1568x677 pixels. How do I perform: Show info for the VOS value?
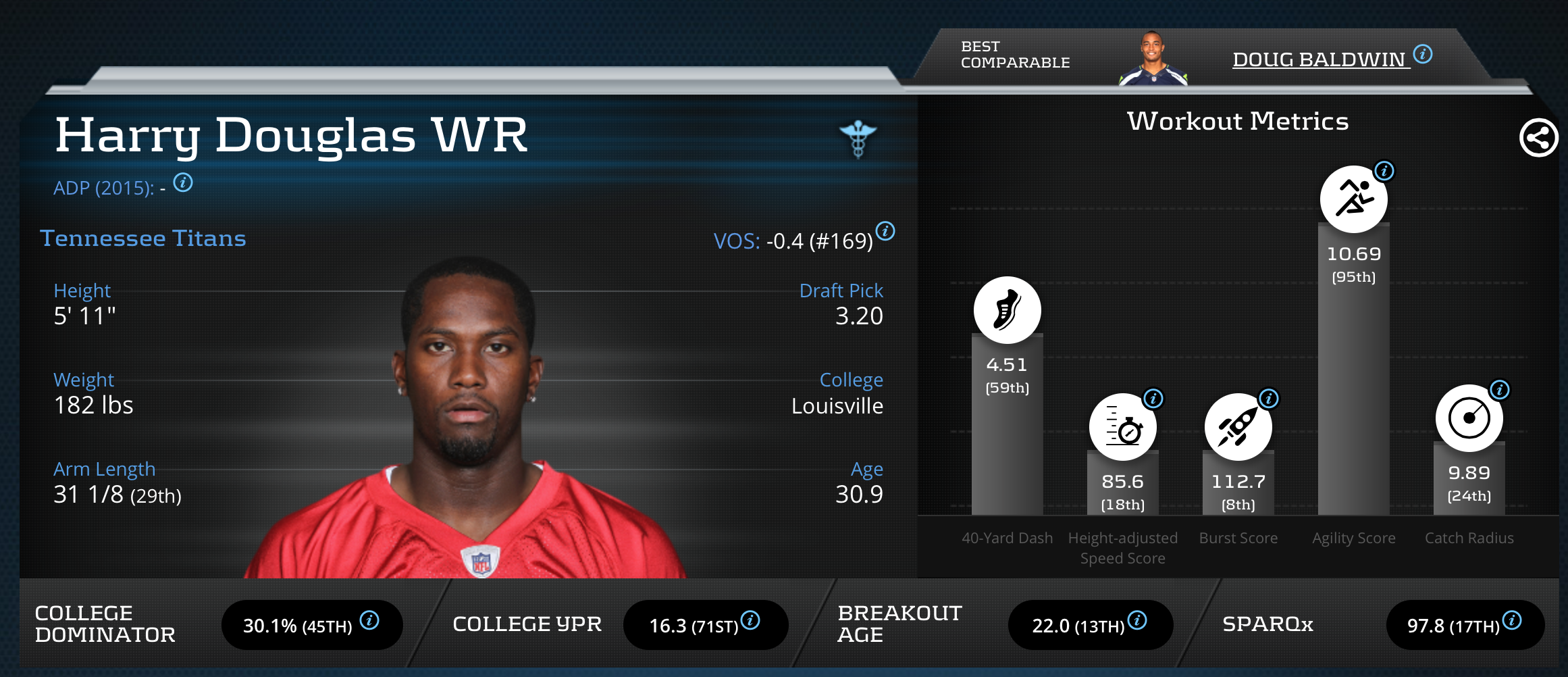pos(885,231)
